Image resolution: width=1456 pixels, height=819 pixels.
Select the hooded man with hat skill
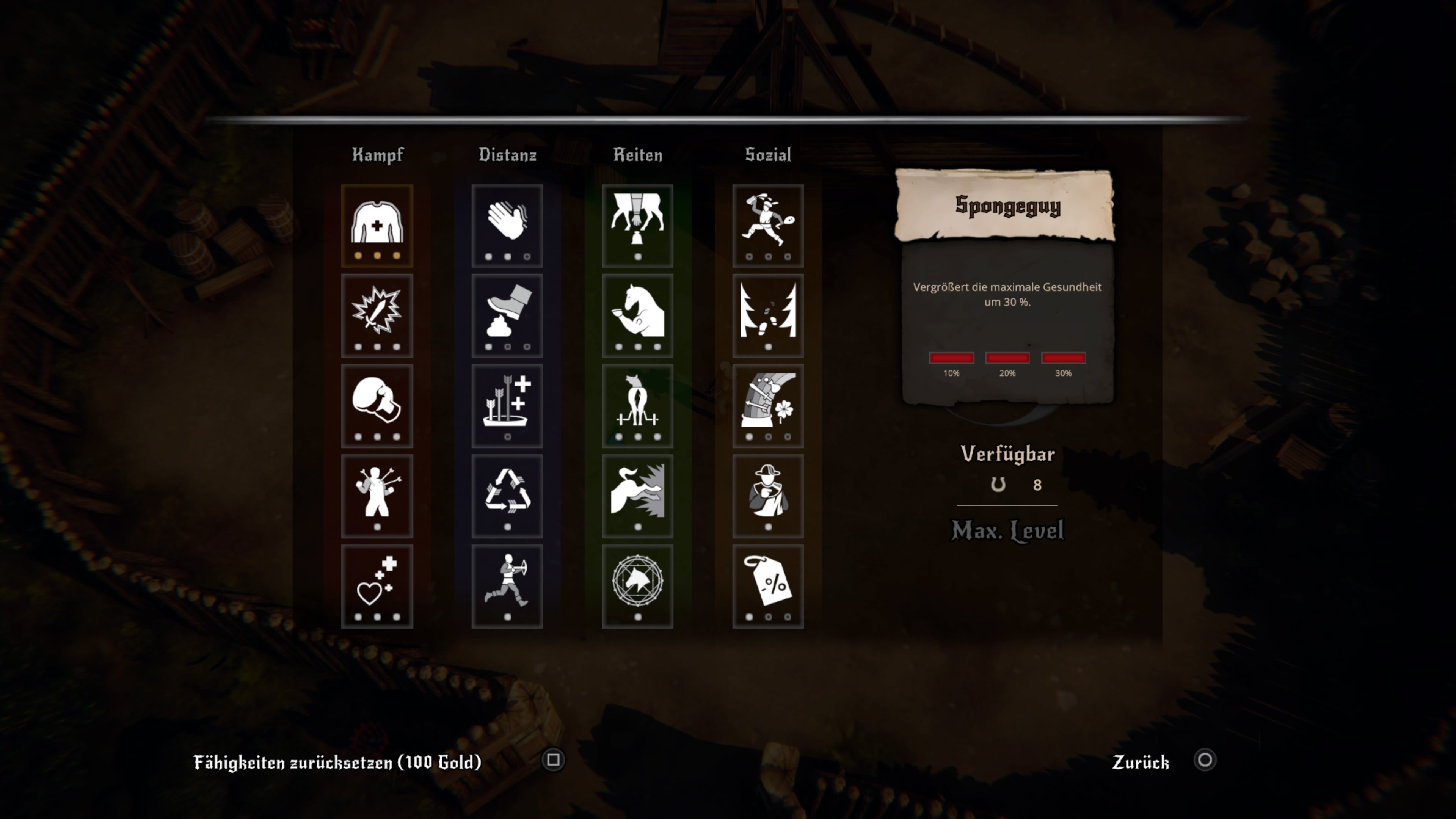767,495
